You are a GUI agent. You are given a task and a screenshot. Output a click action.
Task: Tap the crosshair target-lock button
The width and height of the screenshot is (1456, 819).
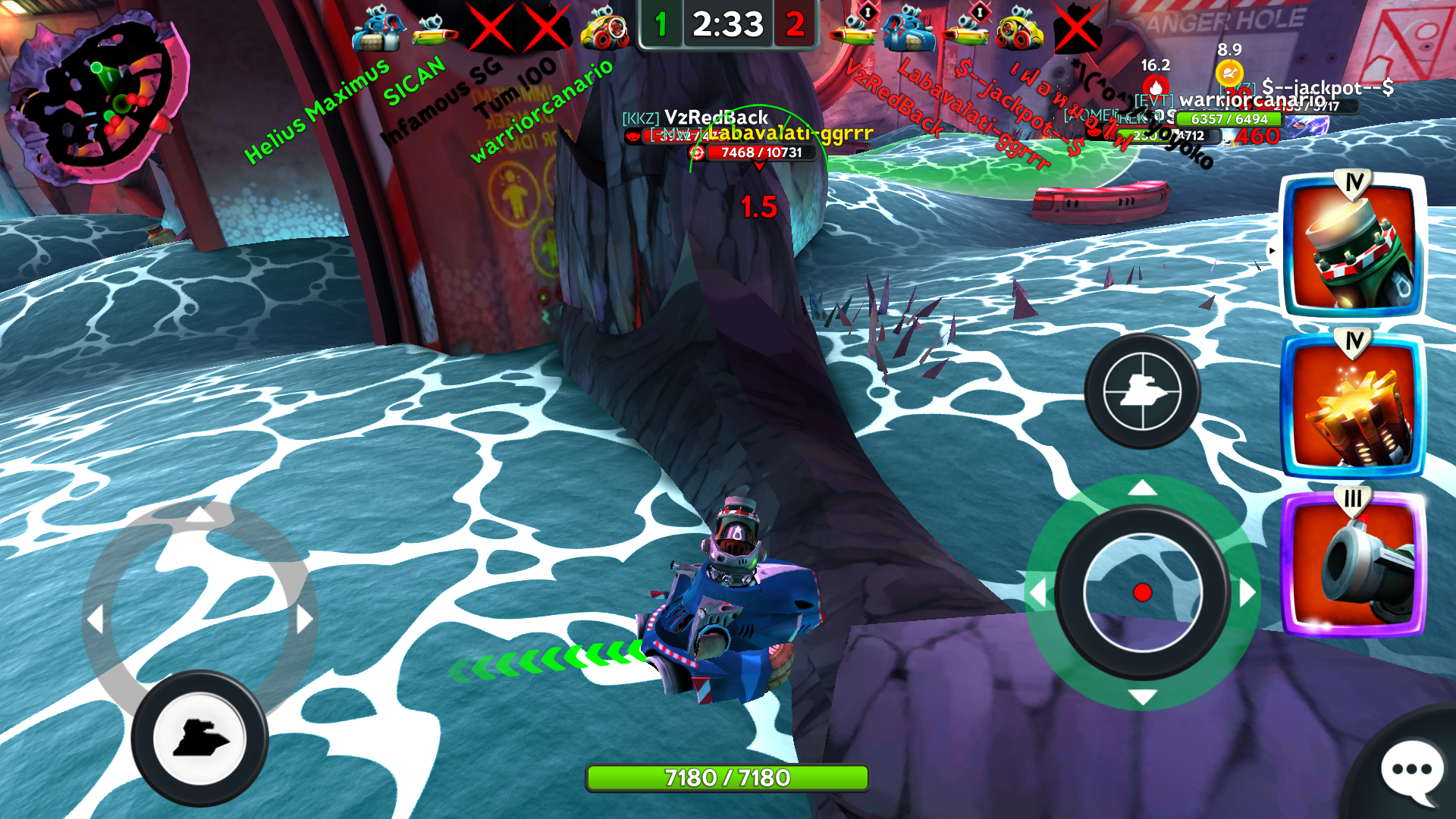tap(1142, 391)
